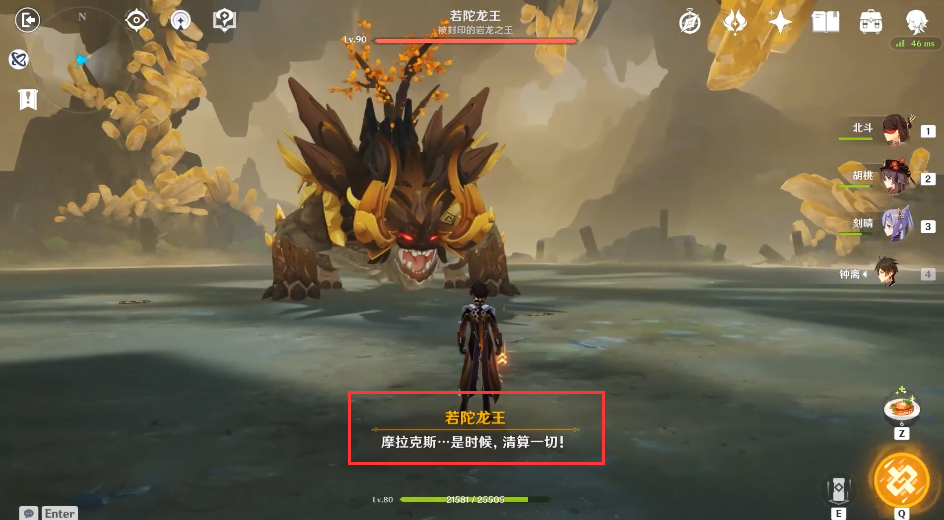Click the four-pointed star events icon
944x520 pixels.
pos(780,22)
